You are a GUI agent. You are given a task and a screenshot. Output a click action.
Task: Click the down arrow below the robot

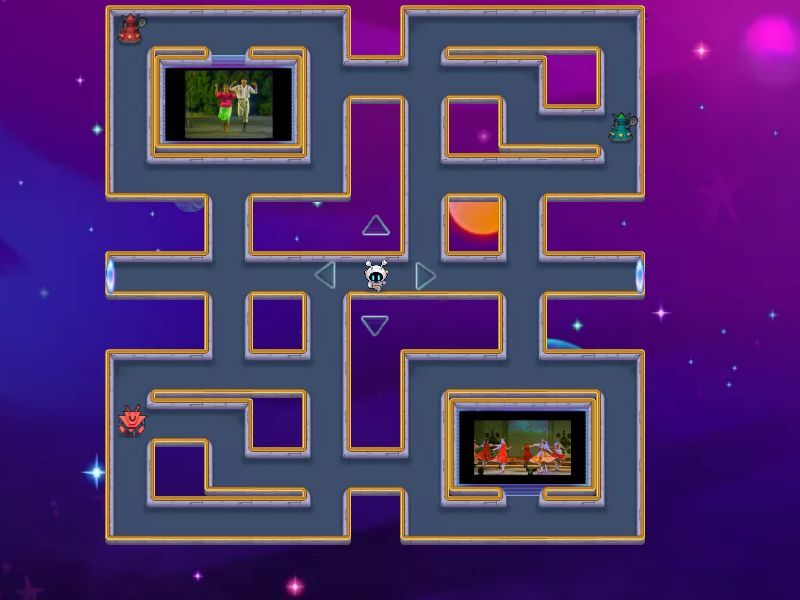pos(375,325)
